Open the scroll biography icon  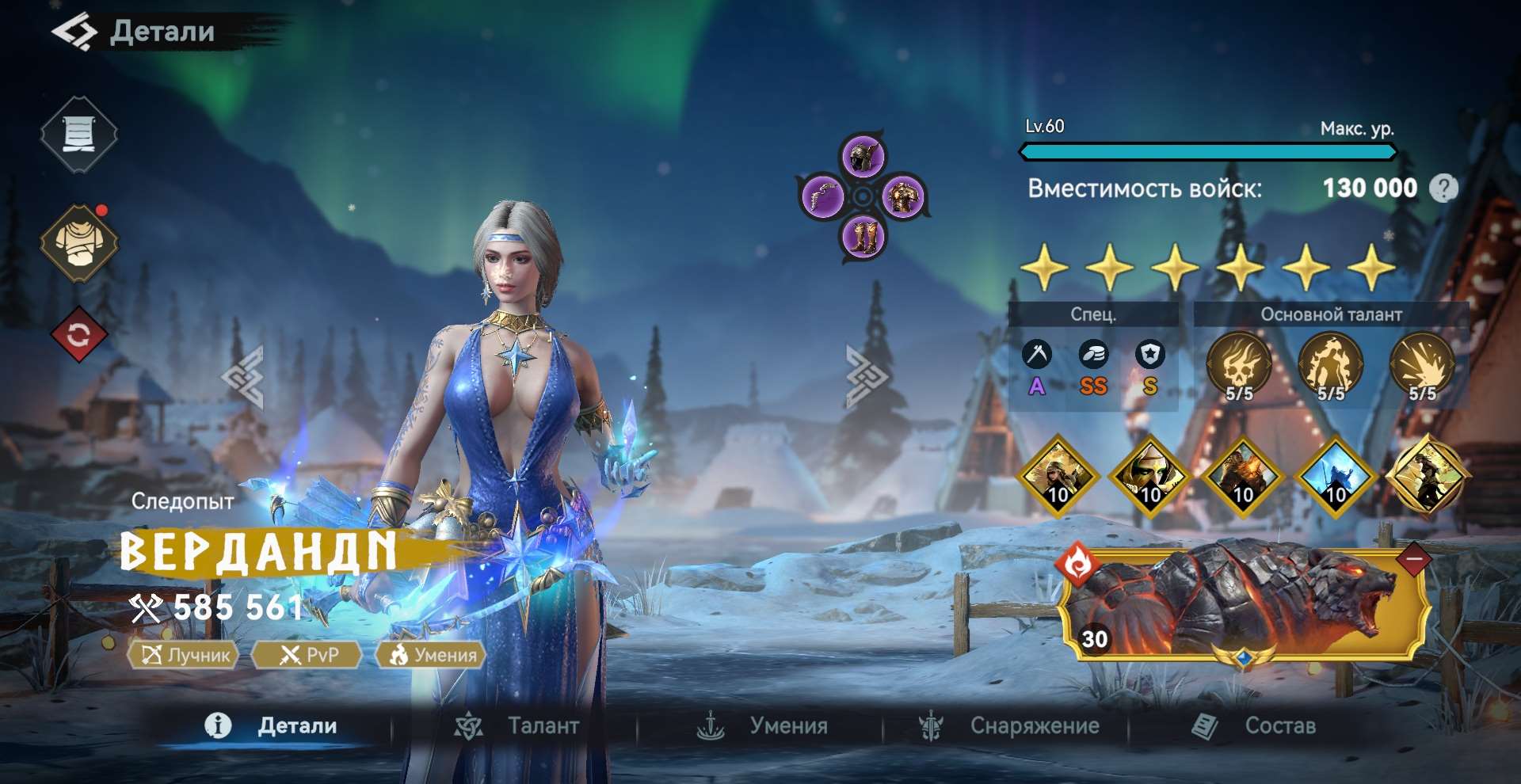(x=78, y=134)
